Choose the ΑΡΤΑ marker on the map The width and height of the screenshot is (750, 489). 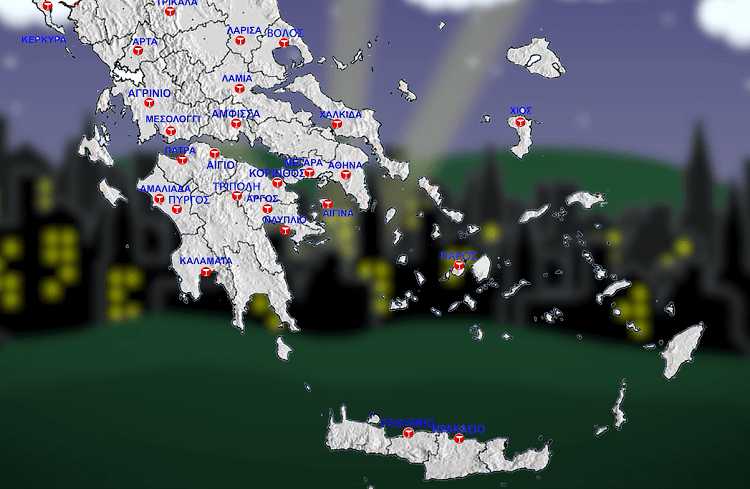[139, 50]
